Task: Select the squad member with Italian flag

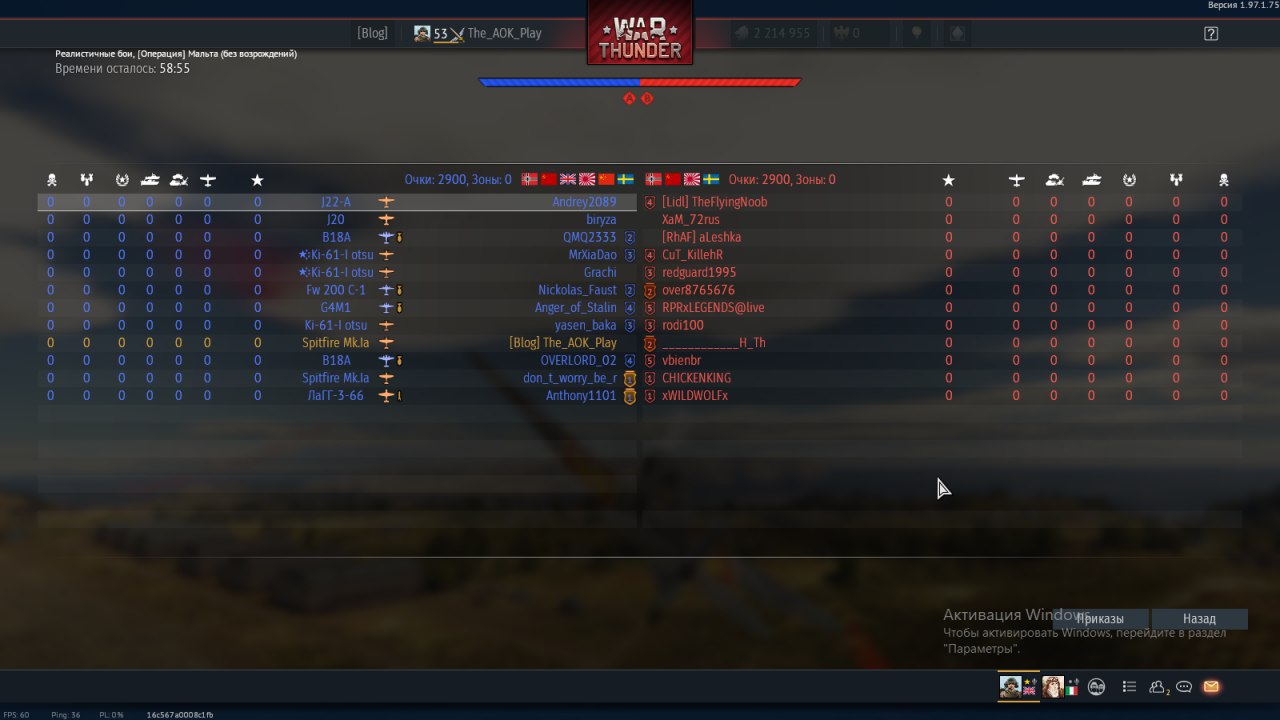Action: click(x=1060, y=687)
